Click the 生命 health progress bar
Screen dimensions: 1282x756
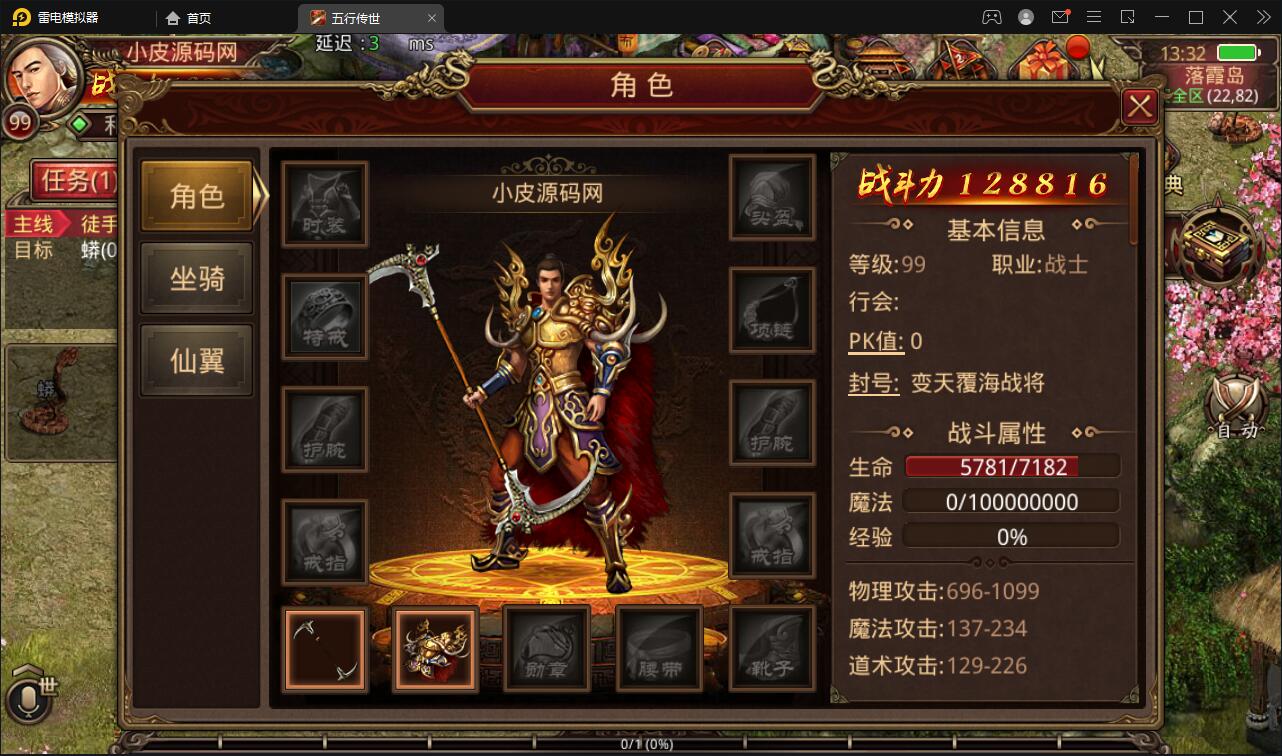1011,464
